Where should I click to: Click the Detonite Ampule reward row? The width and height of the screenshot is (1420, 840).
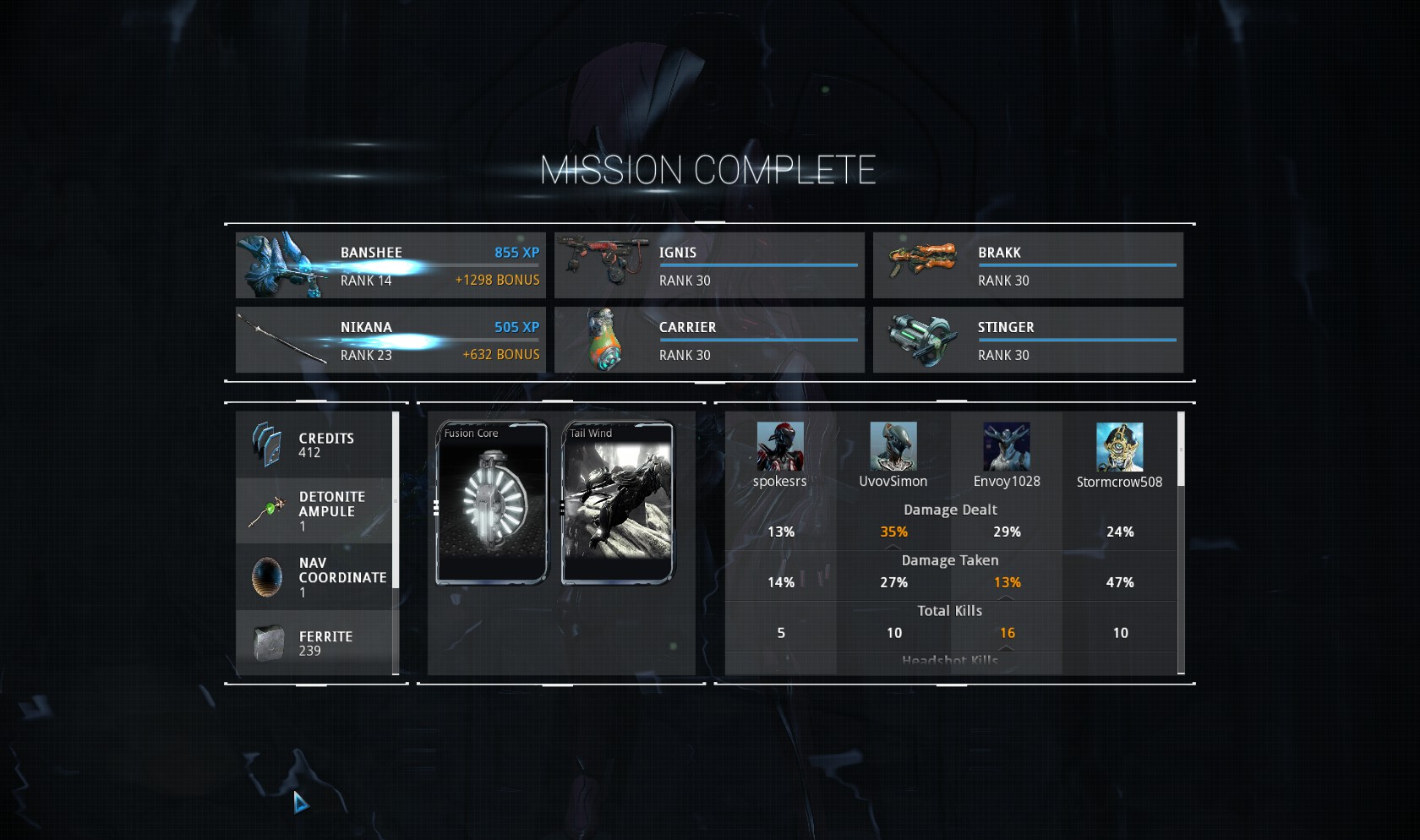(x=314, y=510)
